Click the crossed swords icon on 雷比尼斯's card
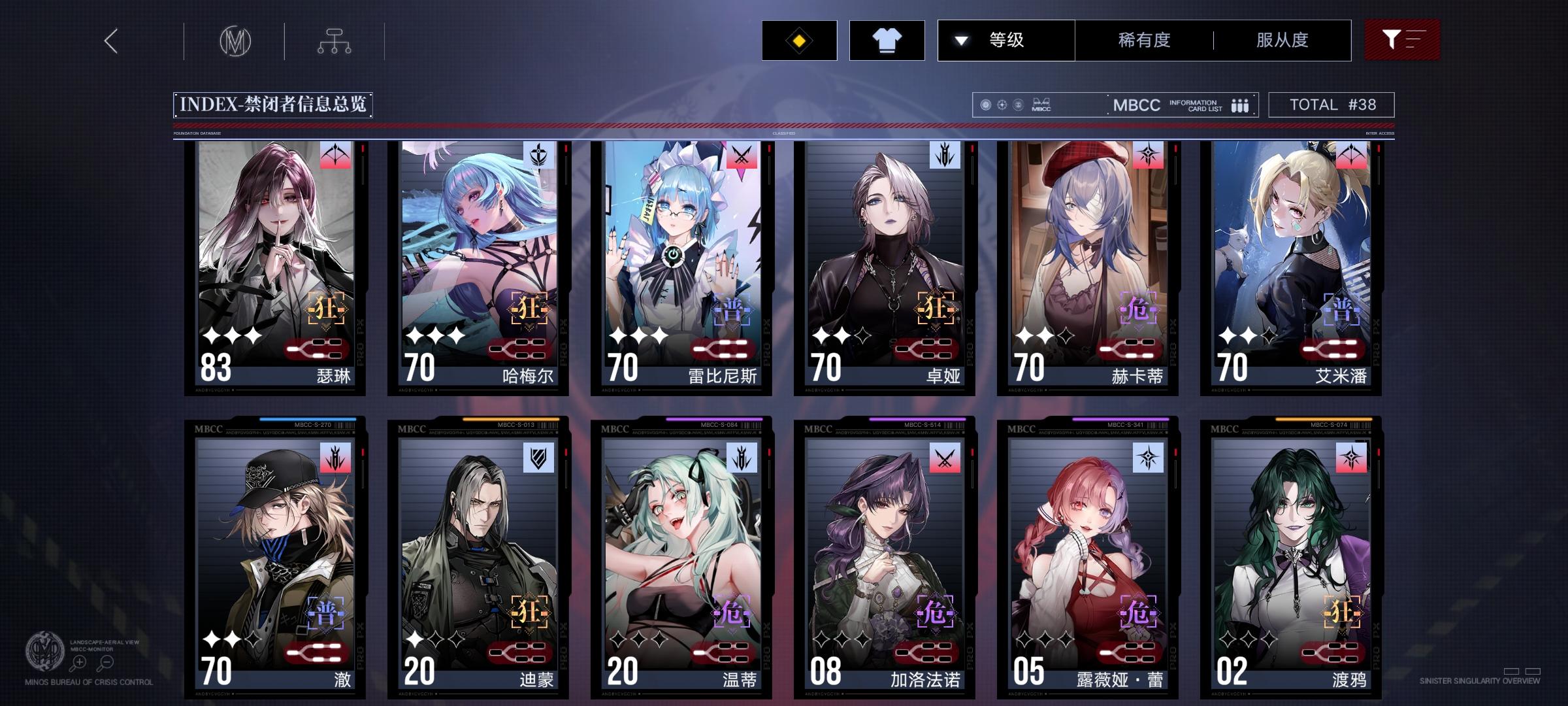The height and width of the screenshot is (706, 1568). 741,155
